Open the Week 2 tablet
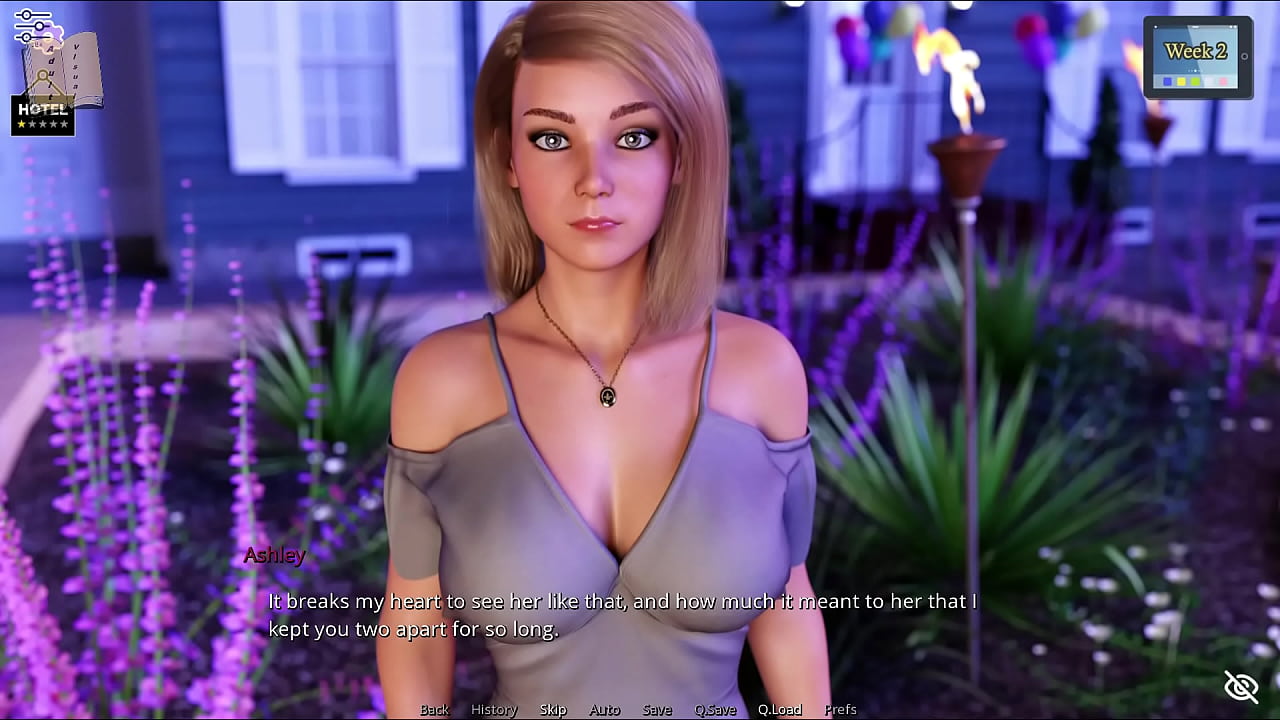Image resolution: width=1280 pixels, height=720 pixels. pos(1197,57)
